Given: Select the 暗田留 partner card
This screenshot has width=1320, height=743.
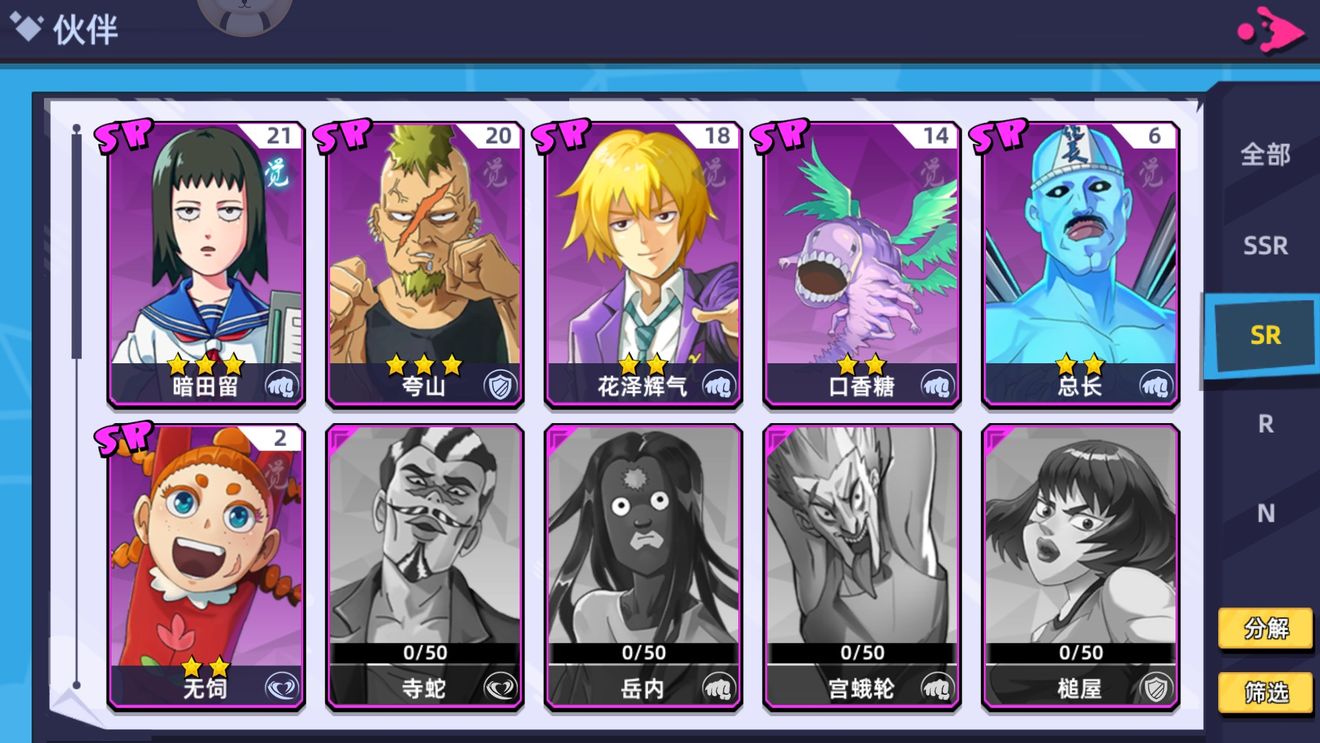Looking at the screenshot, I should [x=206, y=265].
